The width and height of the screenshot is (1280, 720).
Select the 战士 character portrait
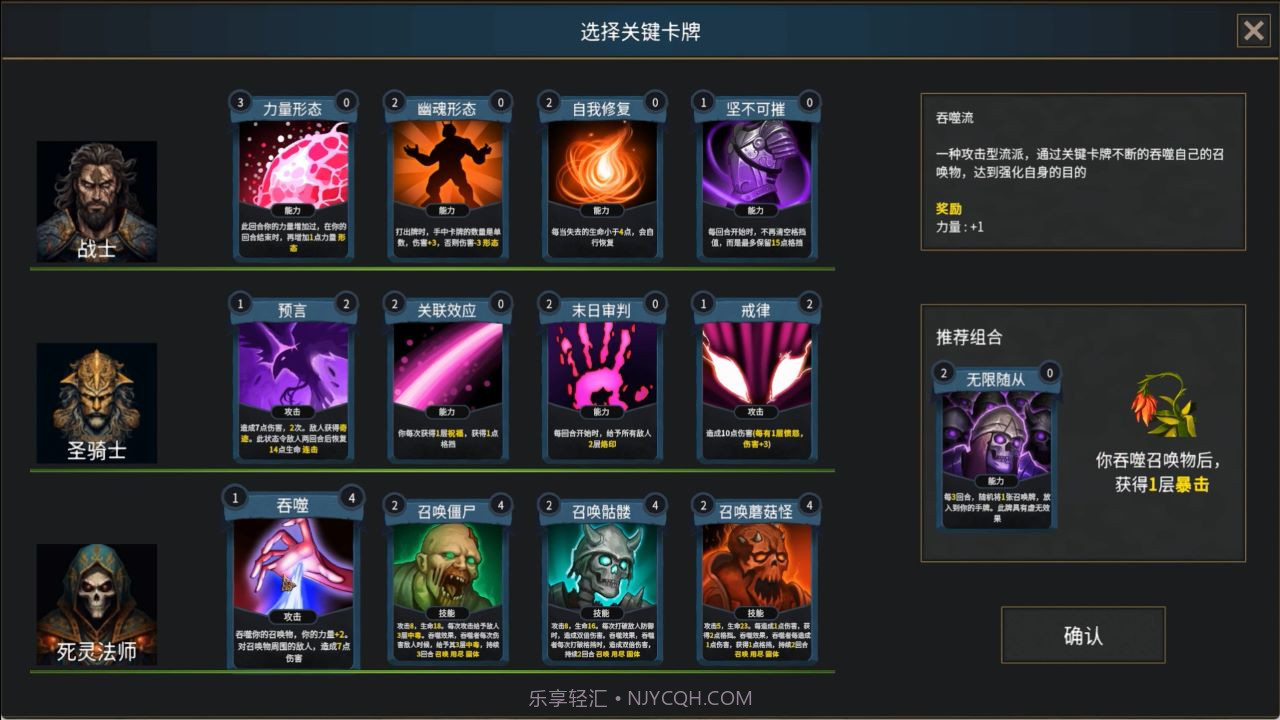point(96,200)
